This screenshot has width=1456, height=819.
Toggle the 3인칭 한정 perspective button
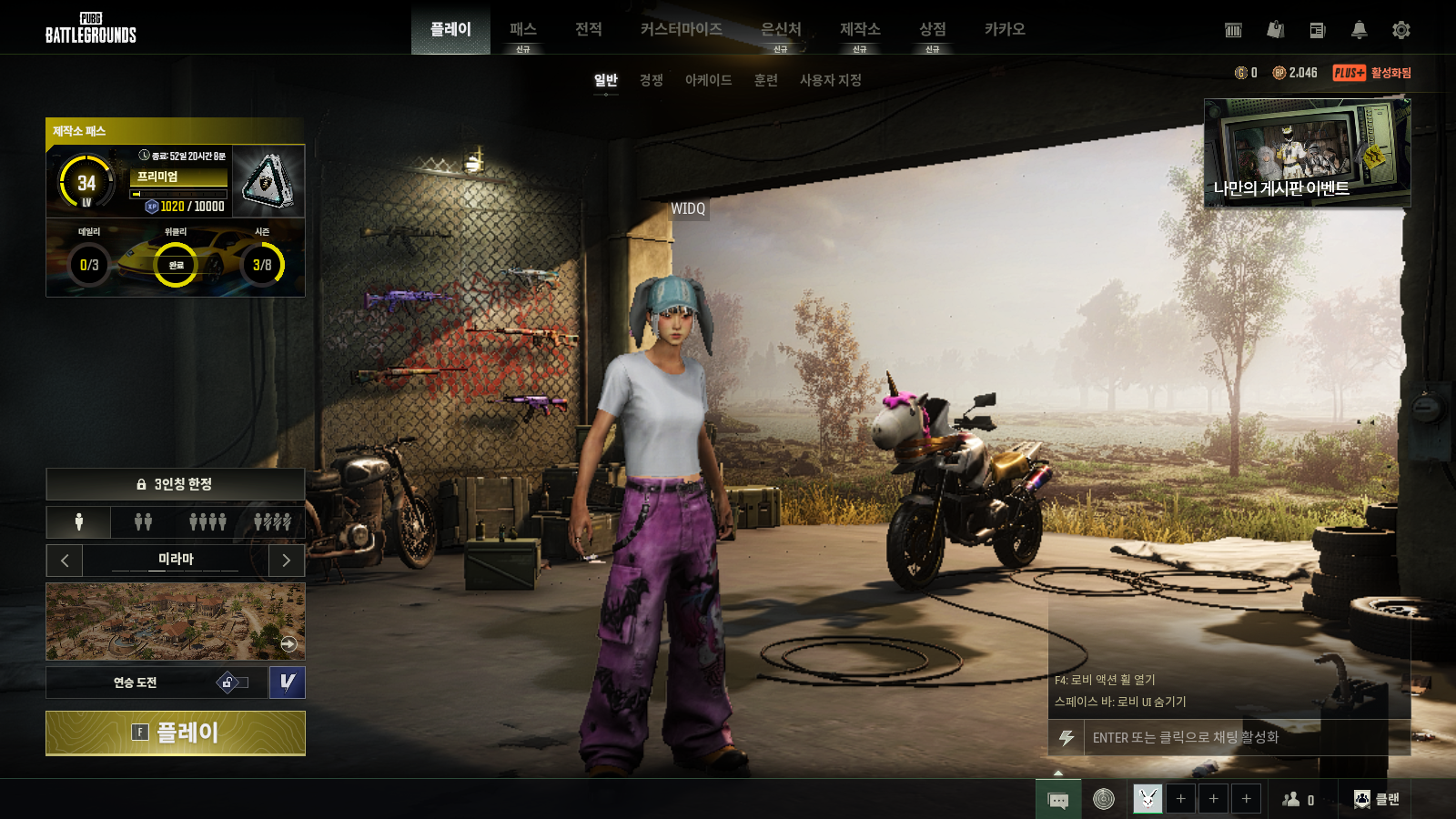[176, 484]
